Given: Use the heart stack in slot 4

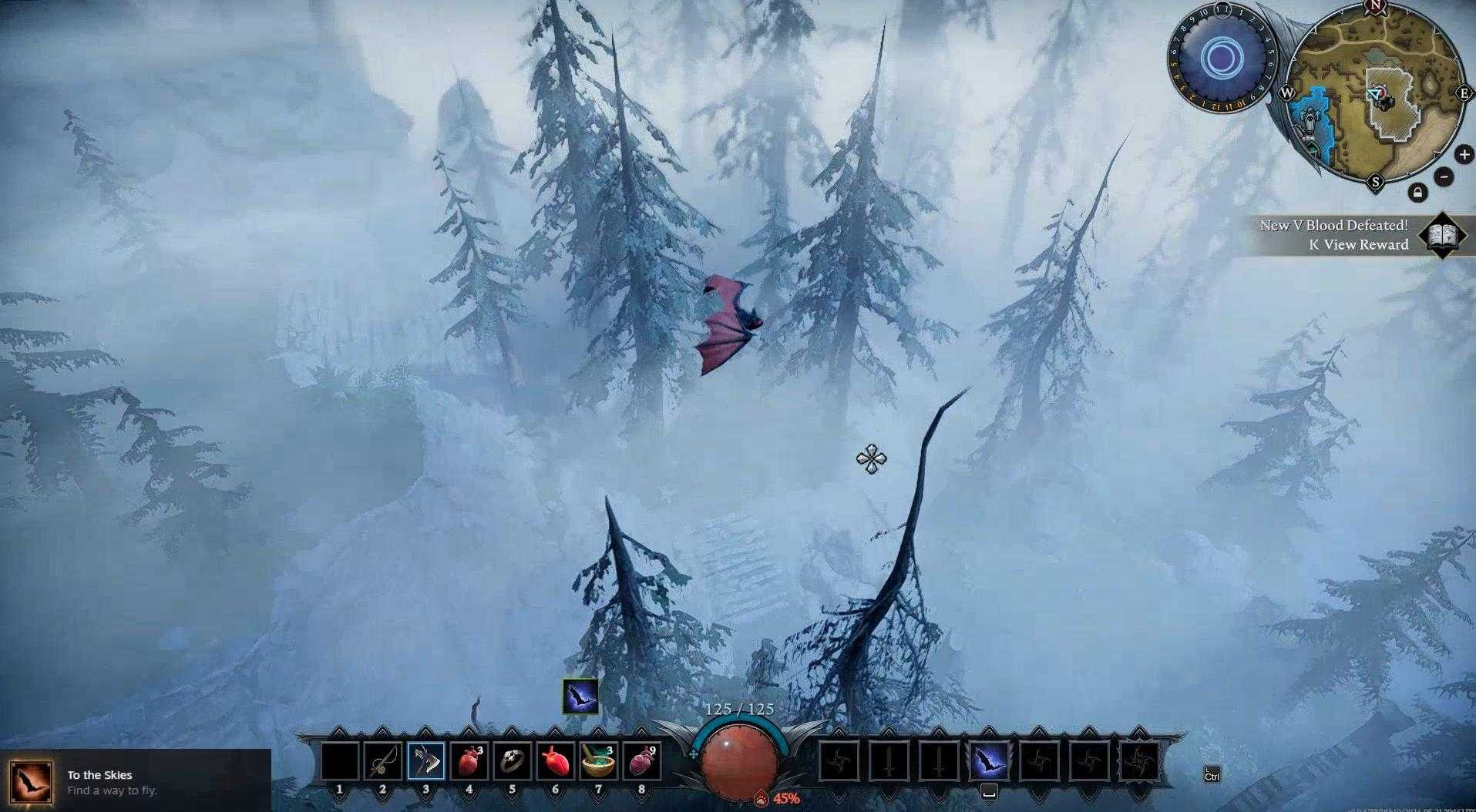Looking at the screenshot, I should 469,762.
